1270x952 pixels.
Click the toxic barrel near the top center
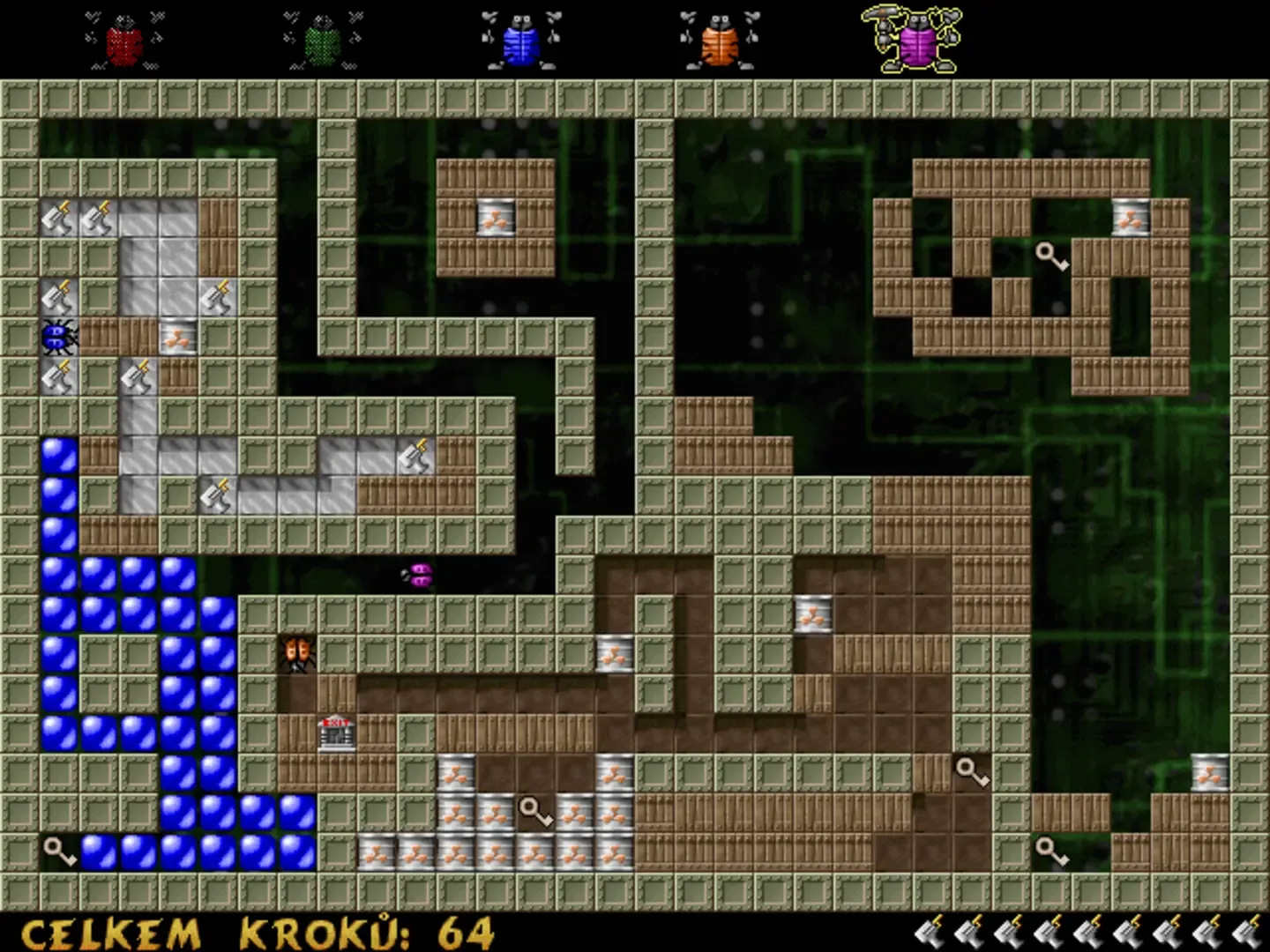point(495,219)
